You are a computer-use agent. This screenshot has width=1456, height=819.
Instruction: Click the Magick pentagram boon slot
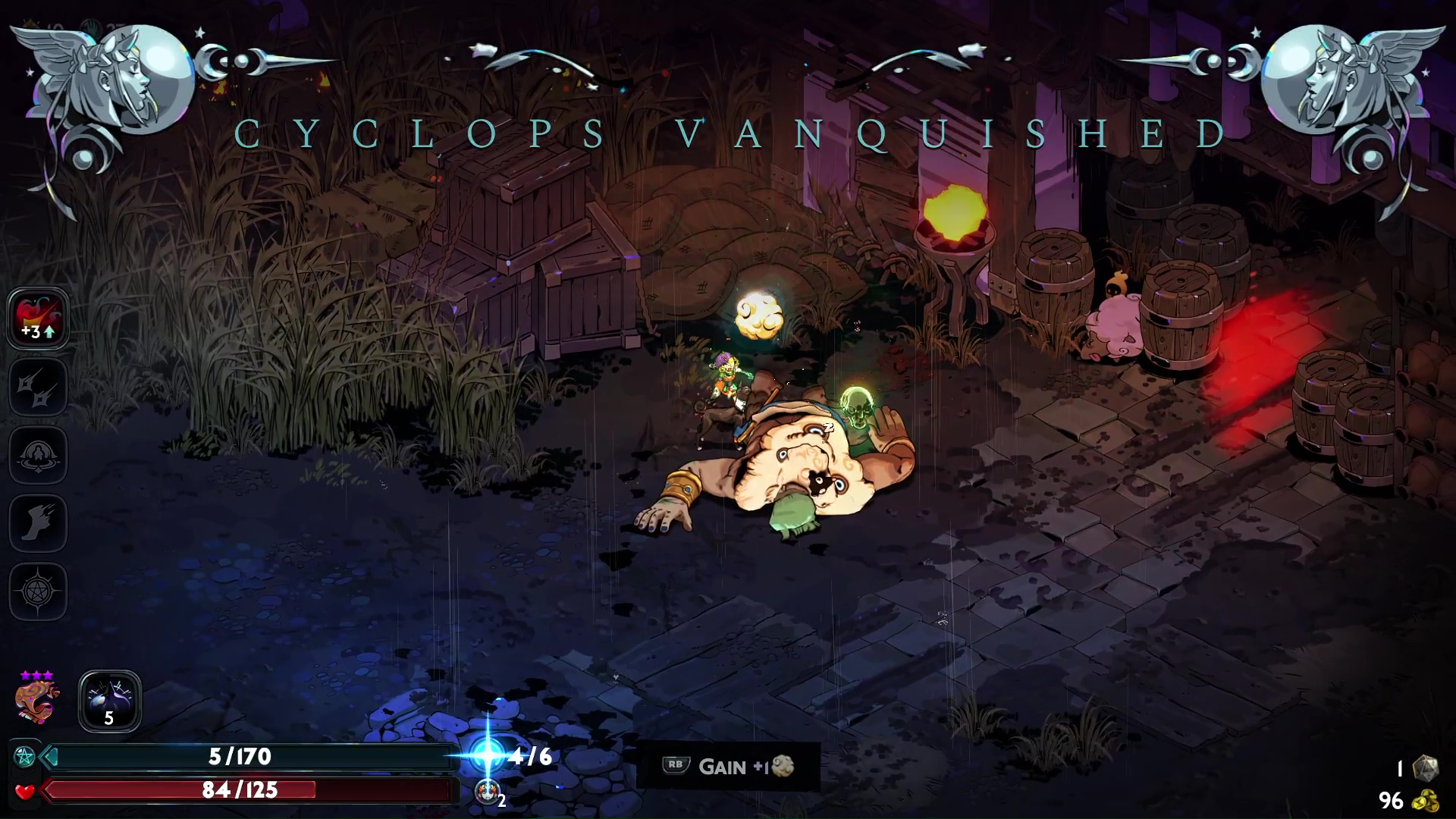coord(38,591)
